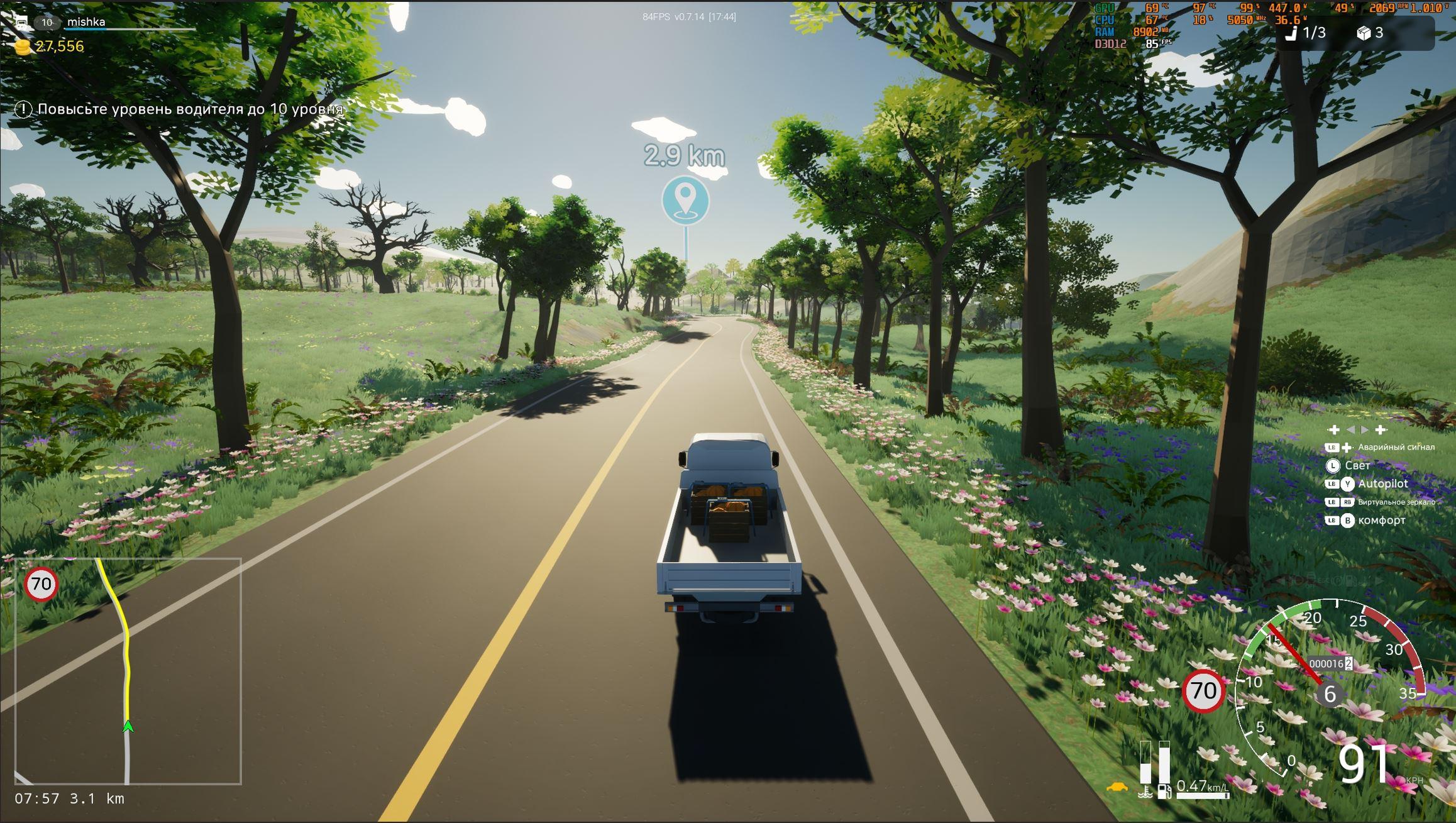1456x823 pixels.
Task: Click the yellow car status icon
Action: coord(1117,787)
